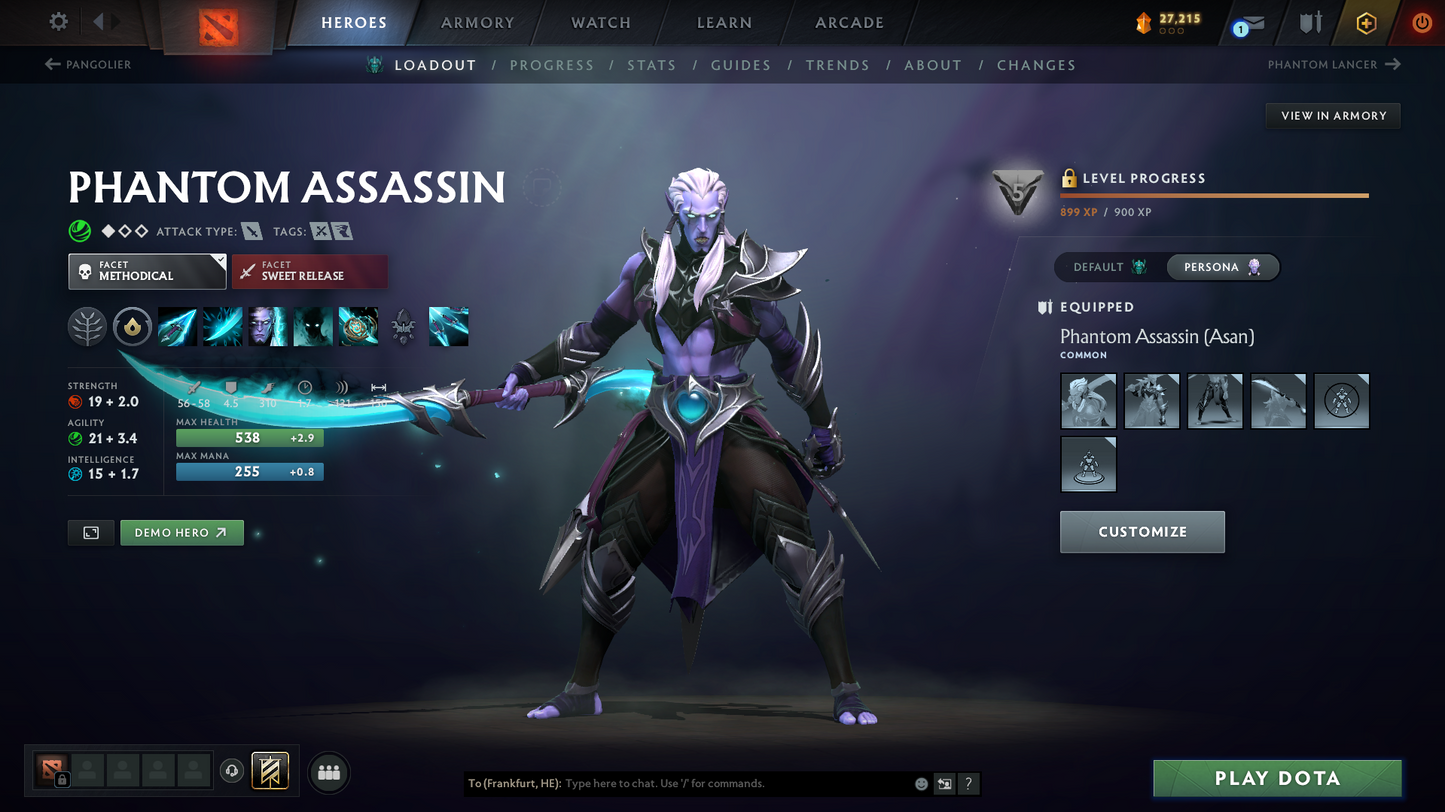Viewport: 1445px width, 812px height.
Task: Toggle the Methodical facet selection
Action: point(147,271)
